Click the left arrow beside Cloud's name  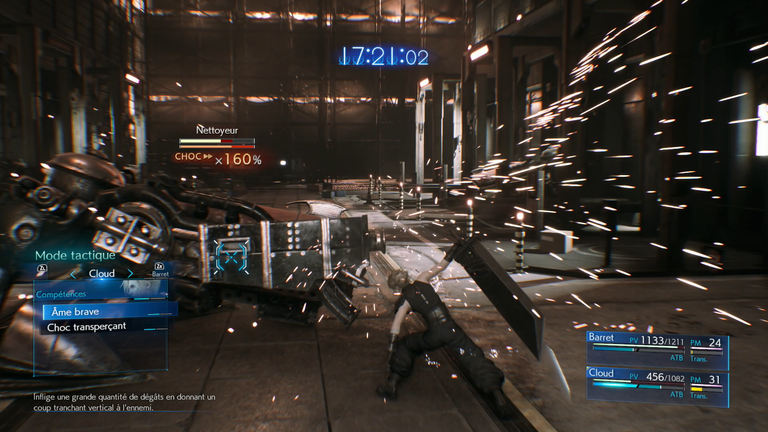72,273
